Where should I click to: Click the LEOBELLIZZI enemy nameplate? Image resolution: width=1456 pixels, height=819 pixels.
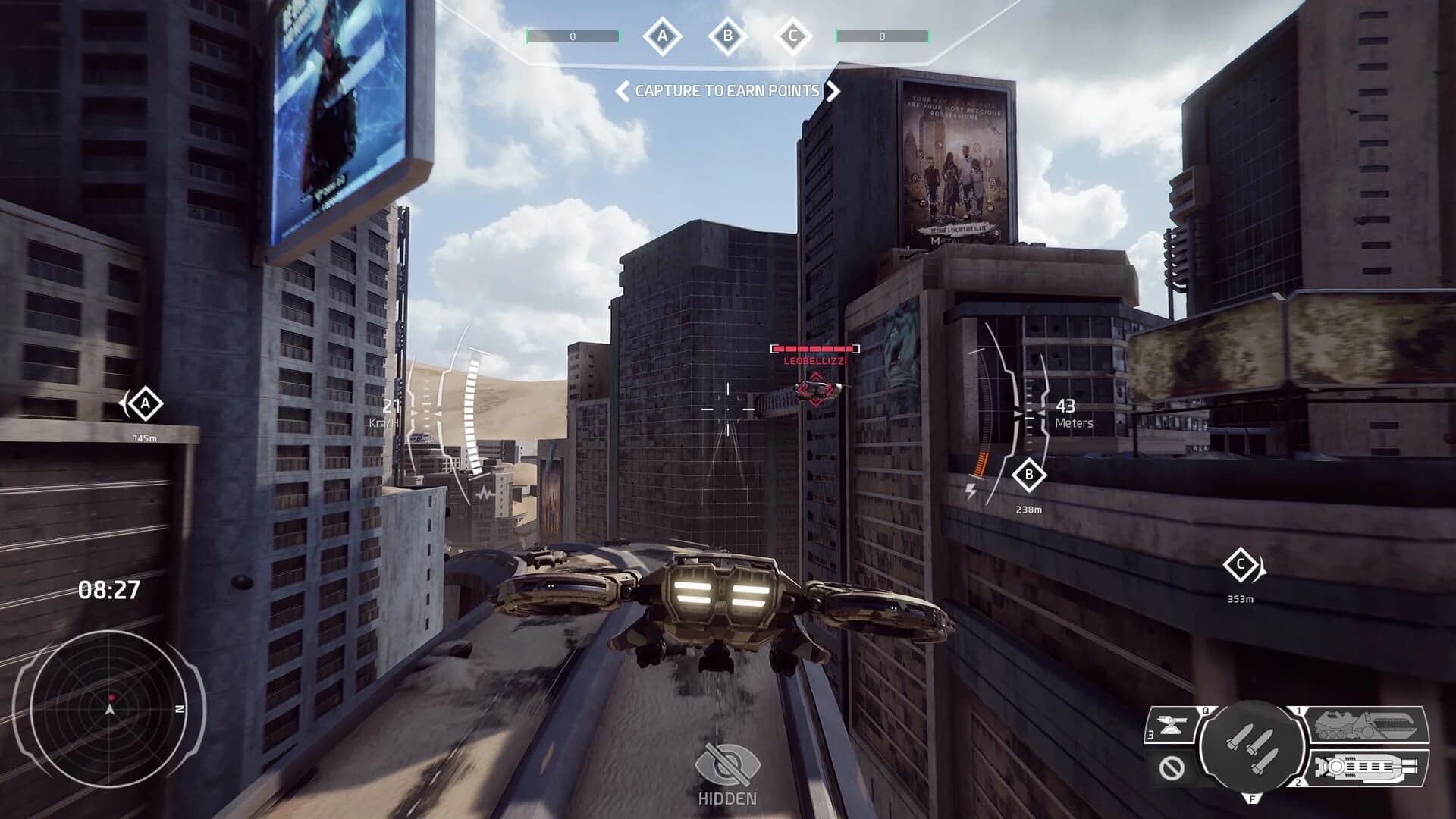tap(814, 362)
